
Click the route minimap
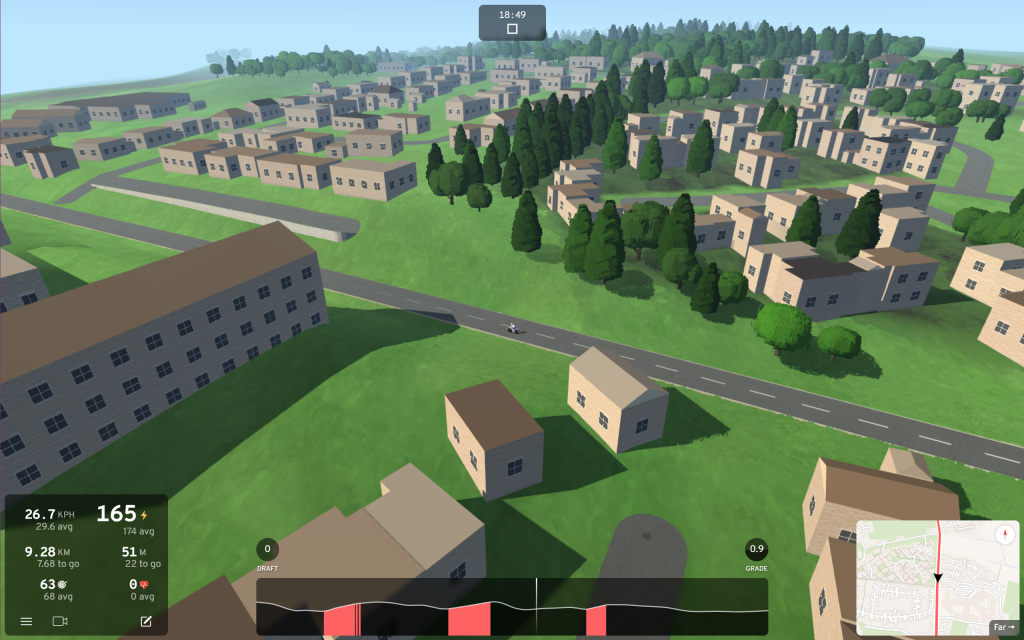tap(920, 570)
